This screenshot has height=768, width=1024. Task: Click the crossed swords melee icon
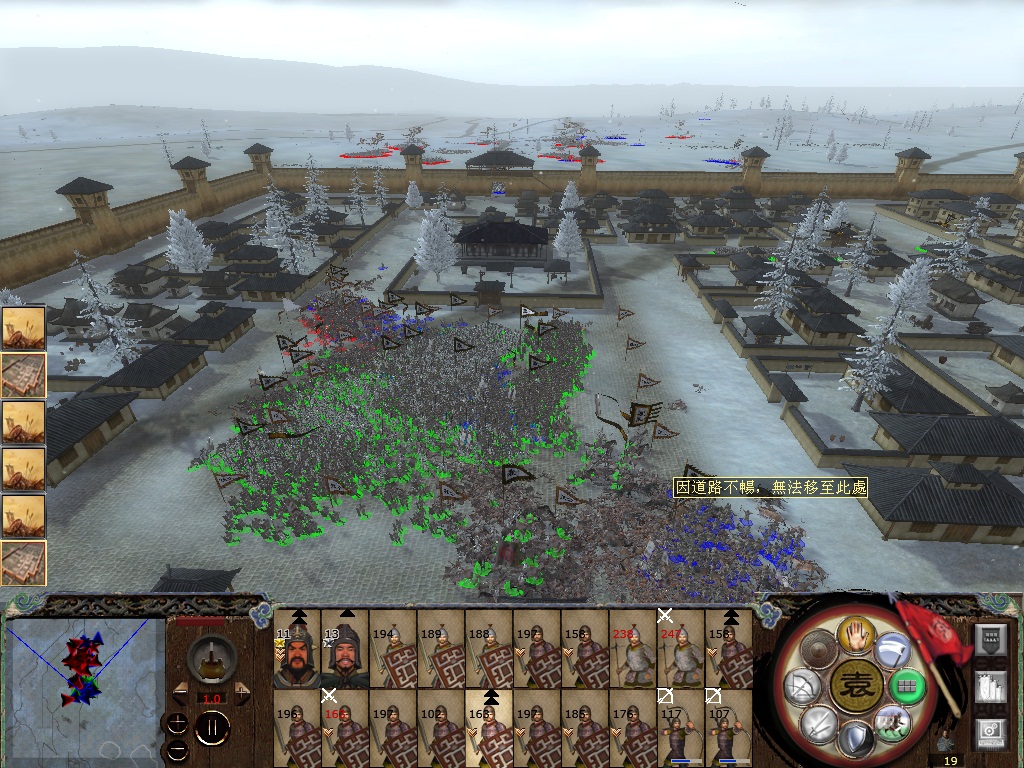(x=820, y=723)
